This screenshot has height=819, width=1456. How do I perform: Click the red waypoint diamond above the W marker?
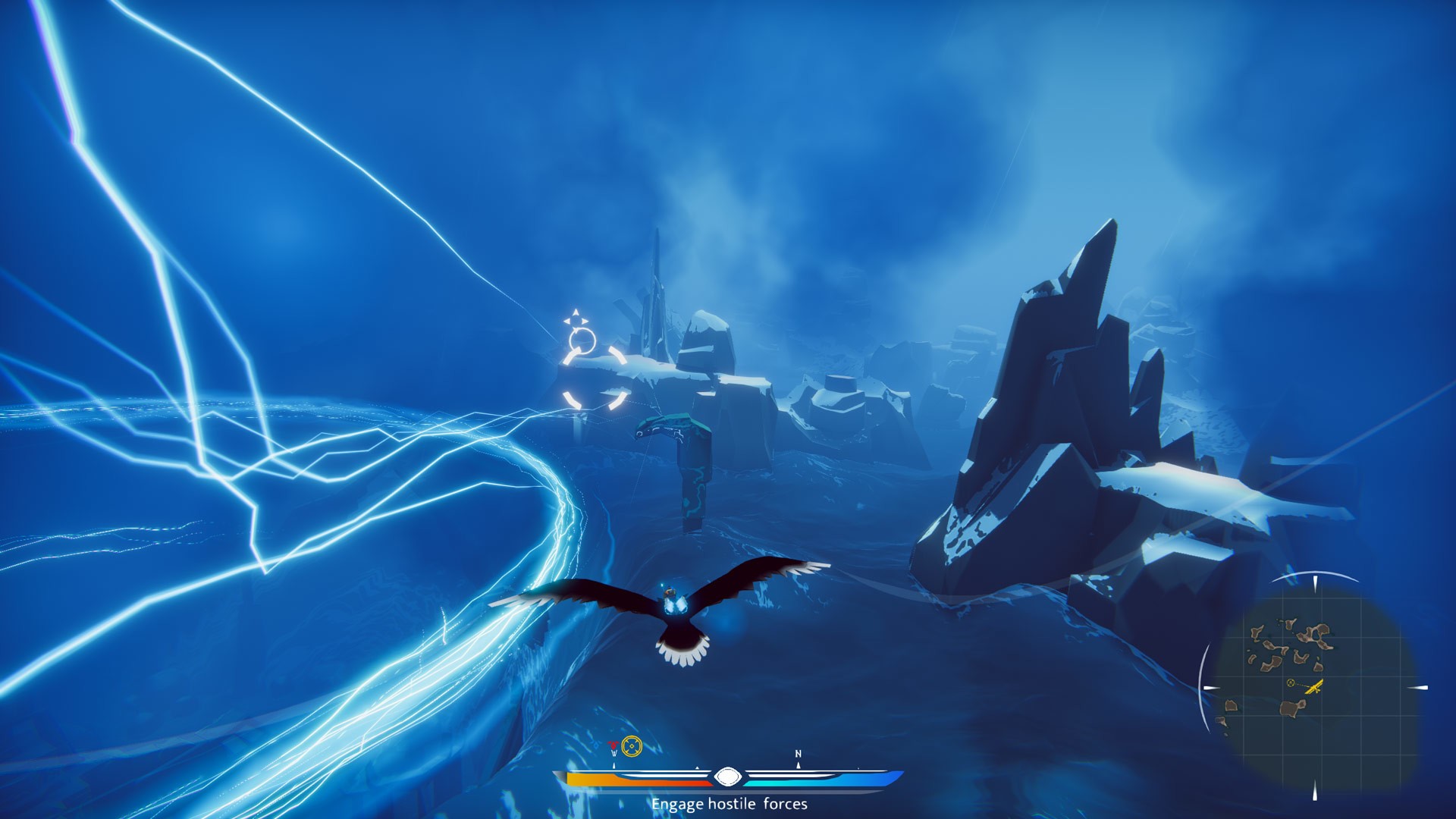pos(613,745)
